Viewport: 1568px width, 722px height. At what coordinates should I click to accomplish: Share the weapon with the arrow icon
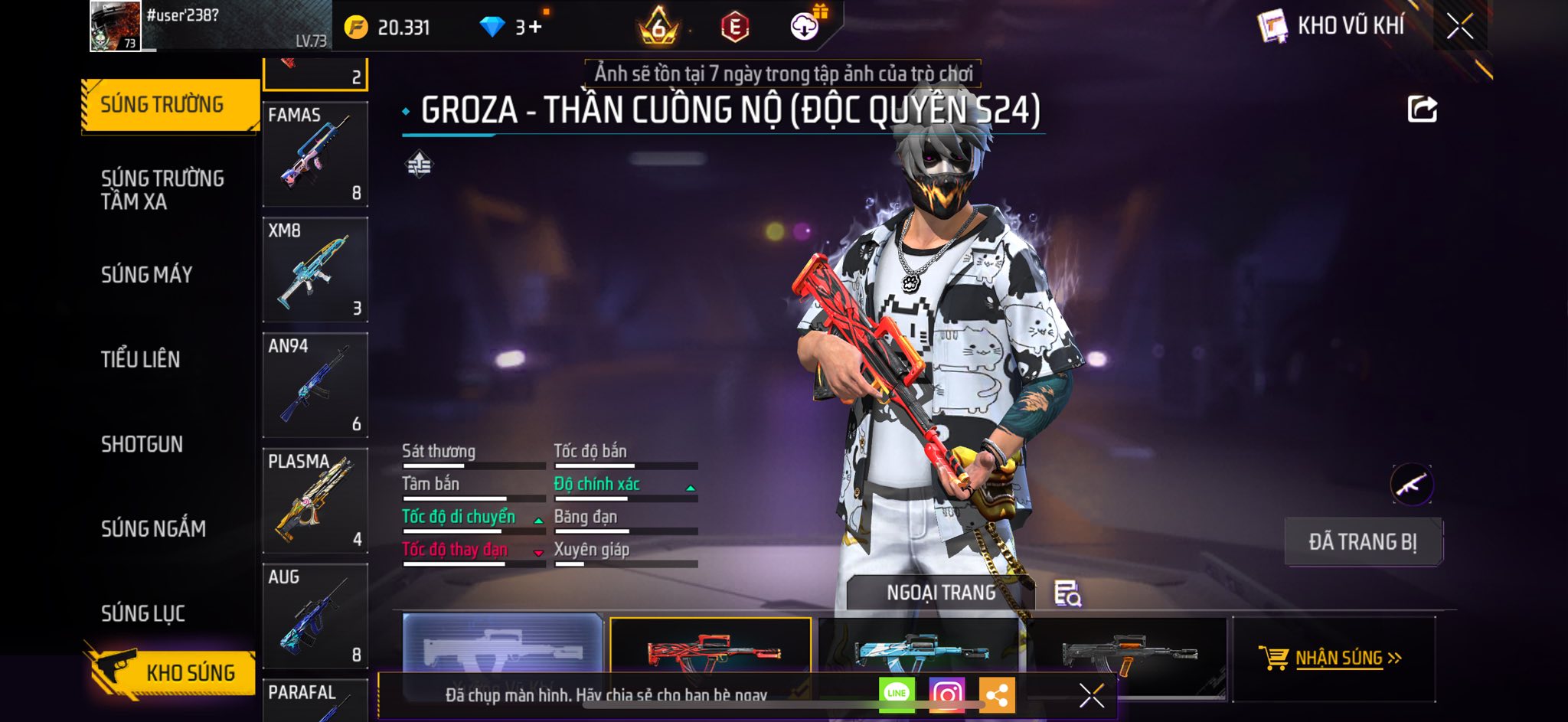[1422, 109]
